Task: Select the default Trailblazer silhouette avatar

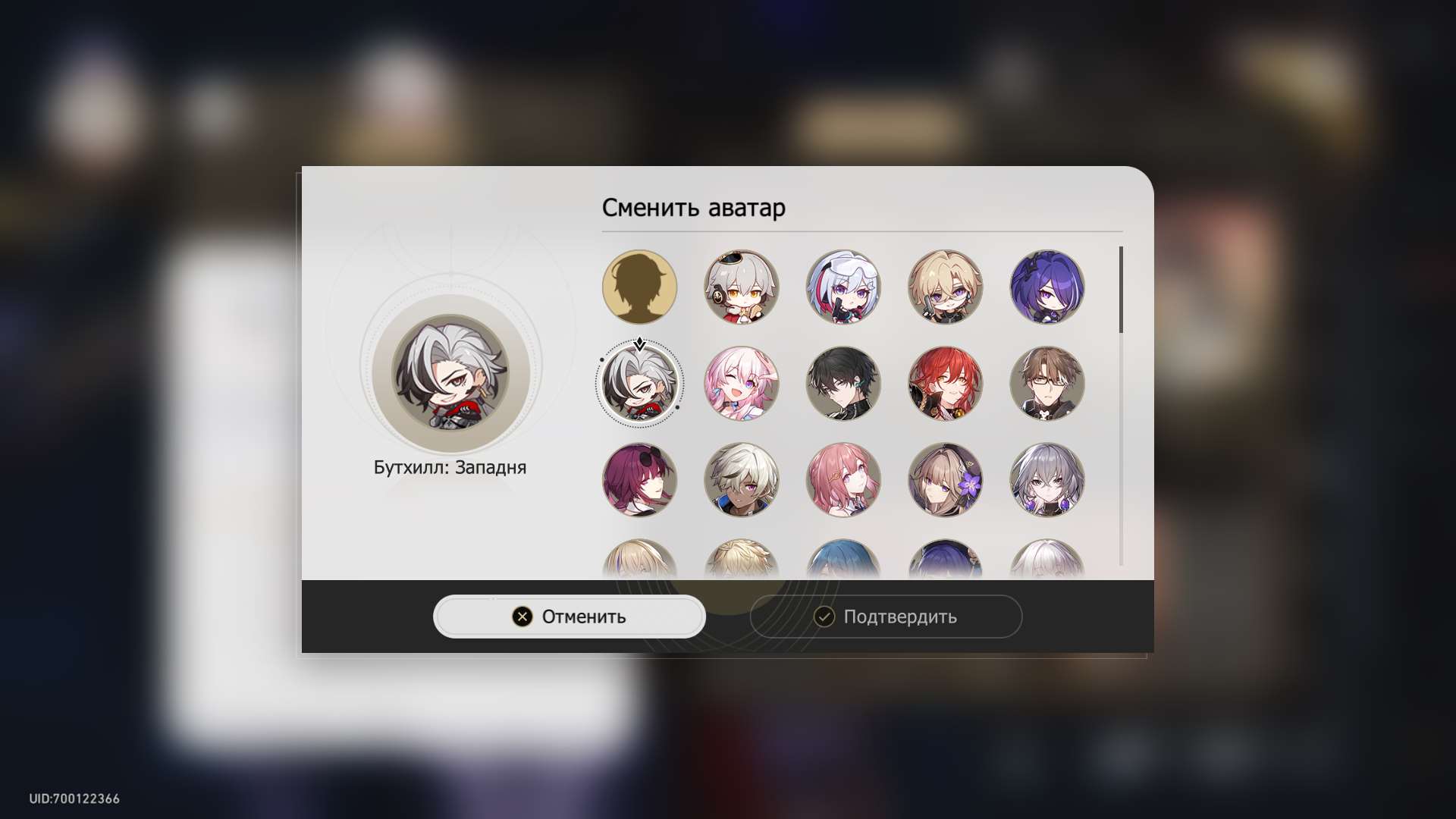Action: 639,287
